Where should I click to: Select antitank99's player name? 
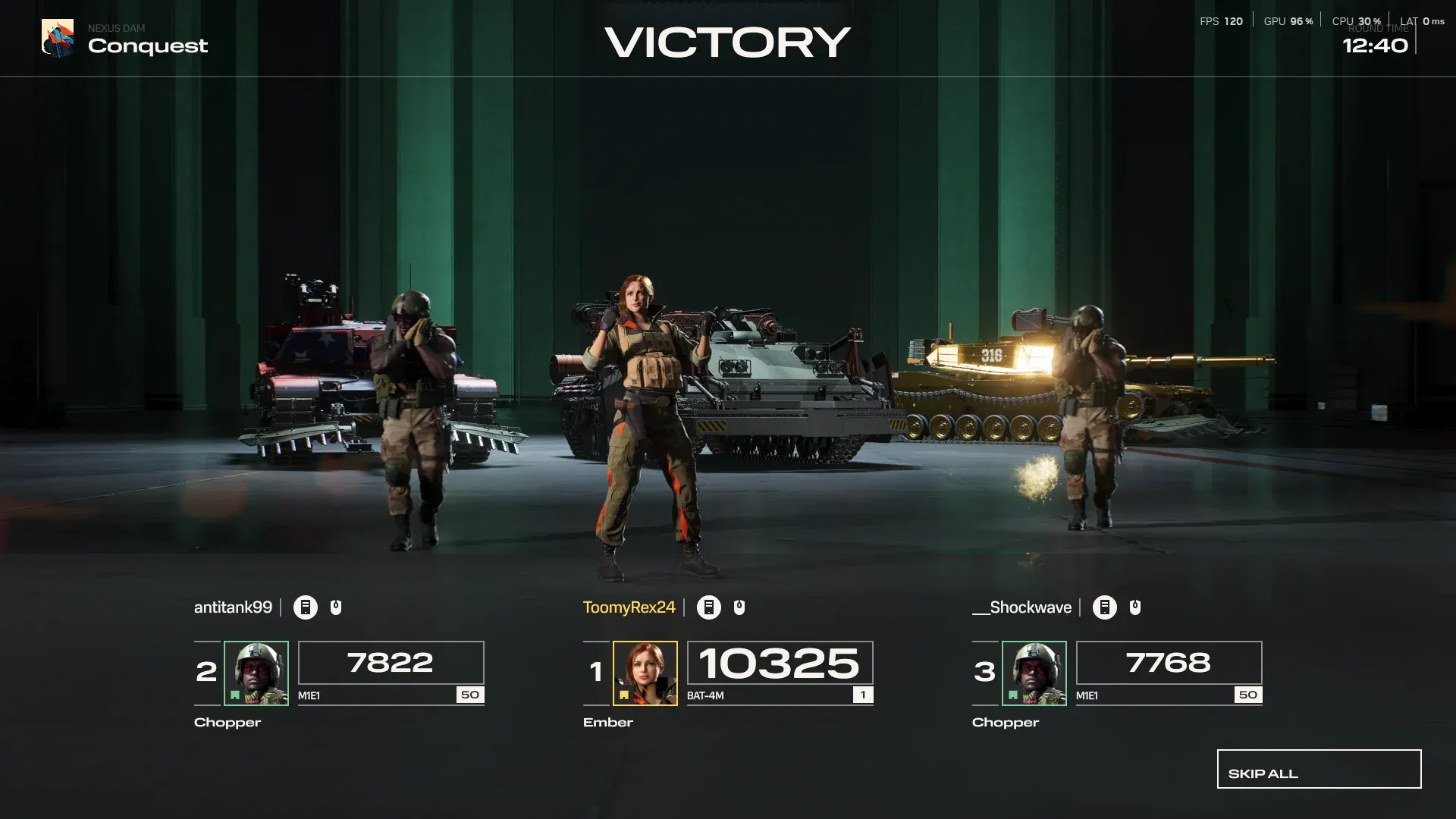233,607
